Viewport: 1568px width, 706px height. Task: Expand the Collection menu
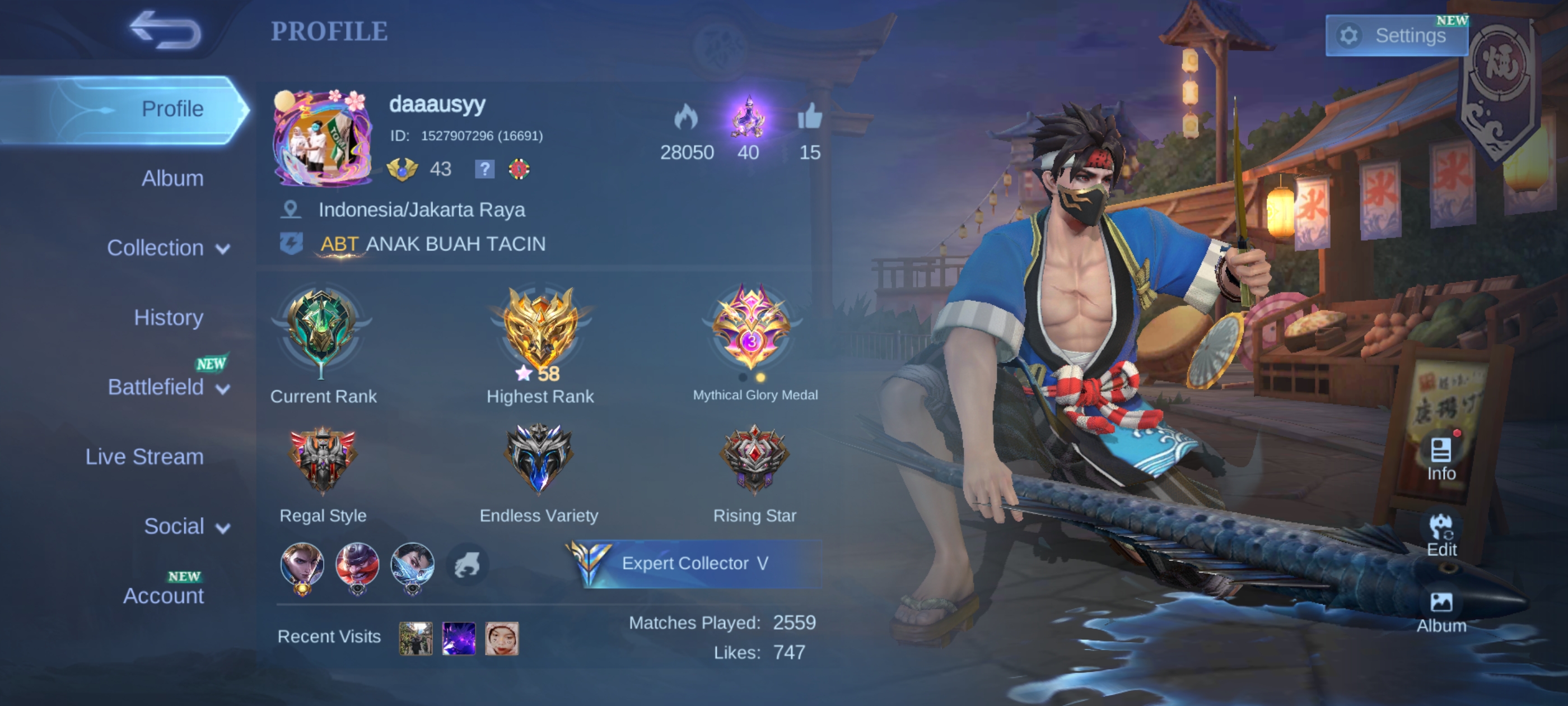[x=167, y=248]
